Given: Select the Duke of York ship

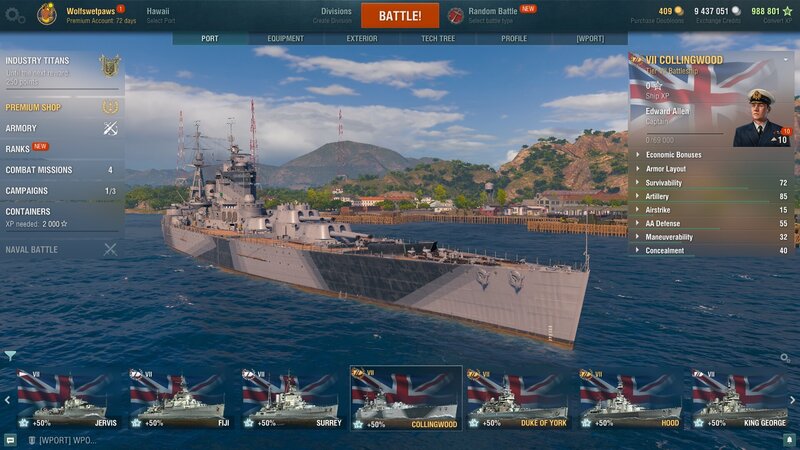Looking at the screenshot, I should [x=518, y=399].
